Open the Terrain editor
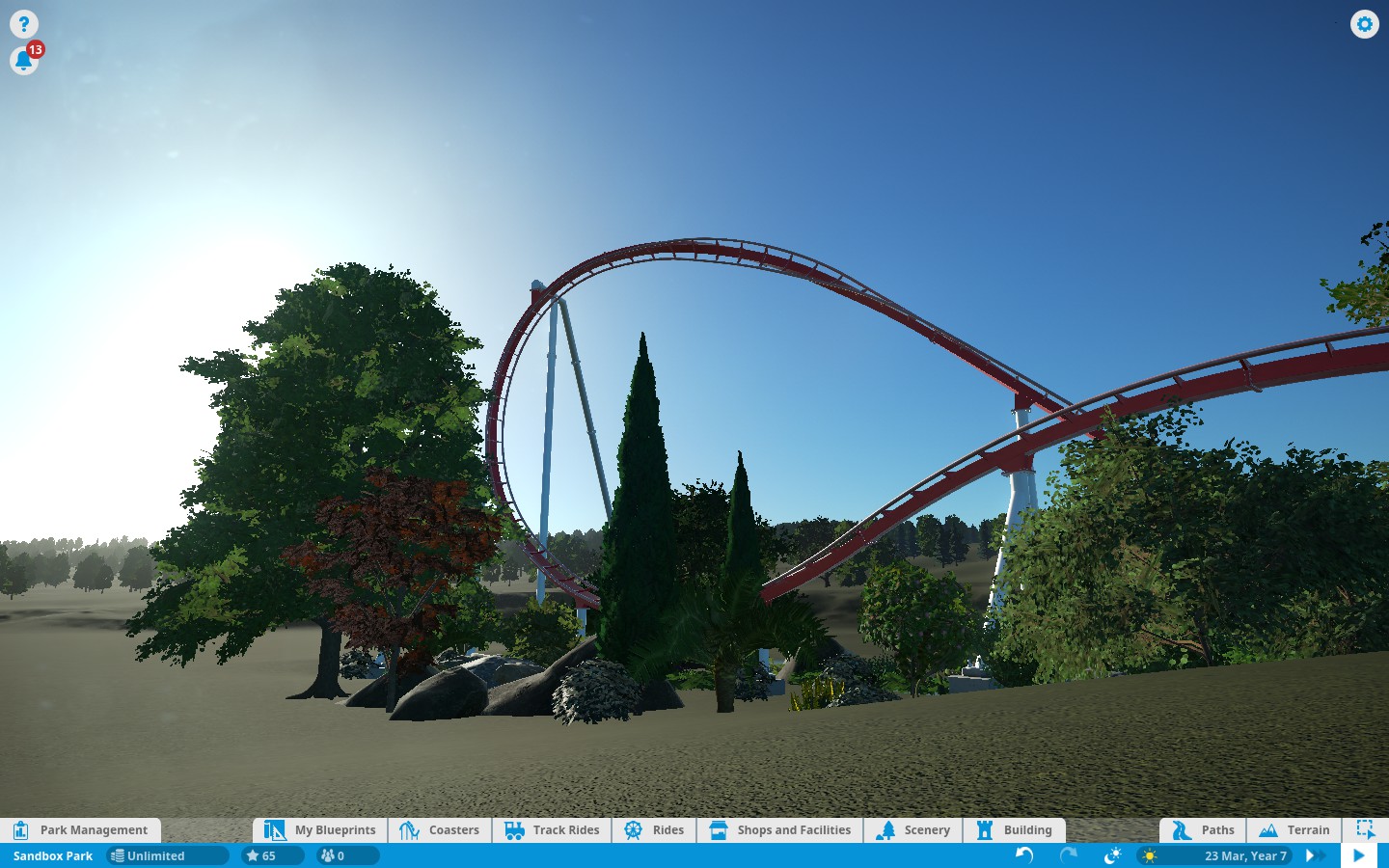 [x=1294, y=830]
